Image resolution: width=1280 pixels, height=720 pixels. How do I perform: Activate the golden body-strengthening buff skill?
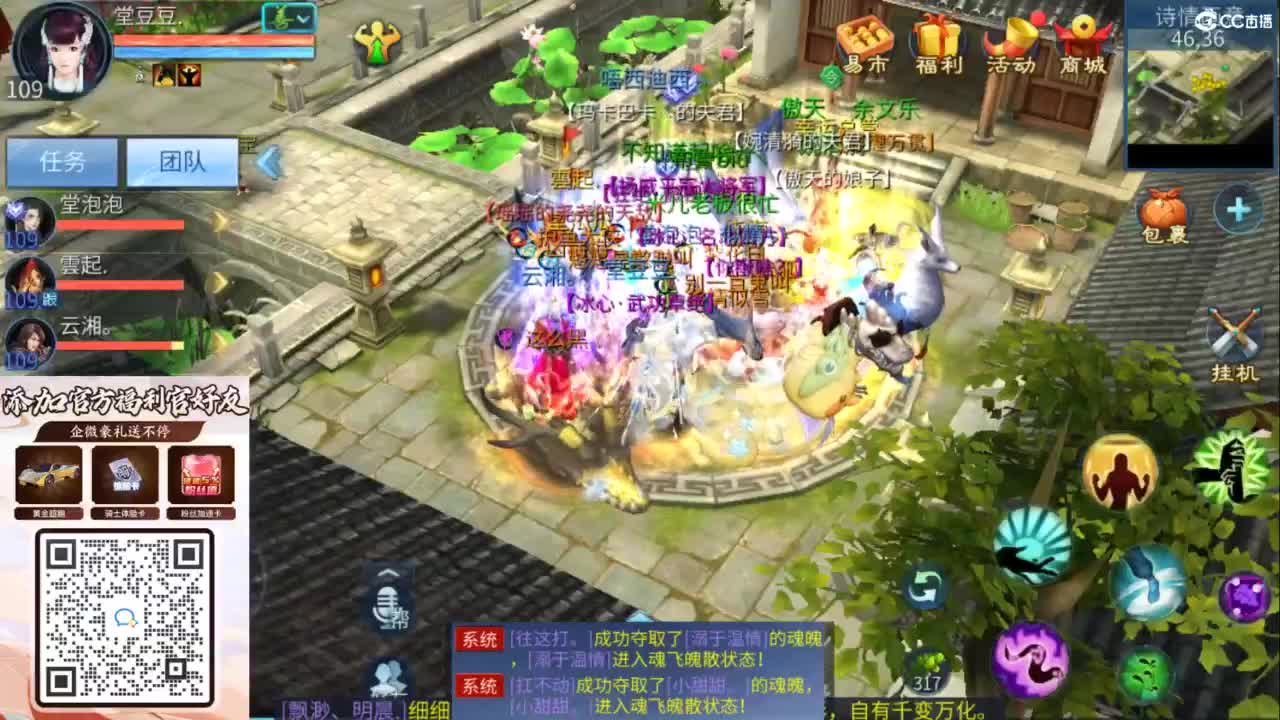[1120, 474]
